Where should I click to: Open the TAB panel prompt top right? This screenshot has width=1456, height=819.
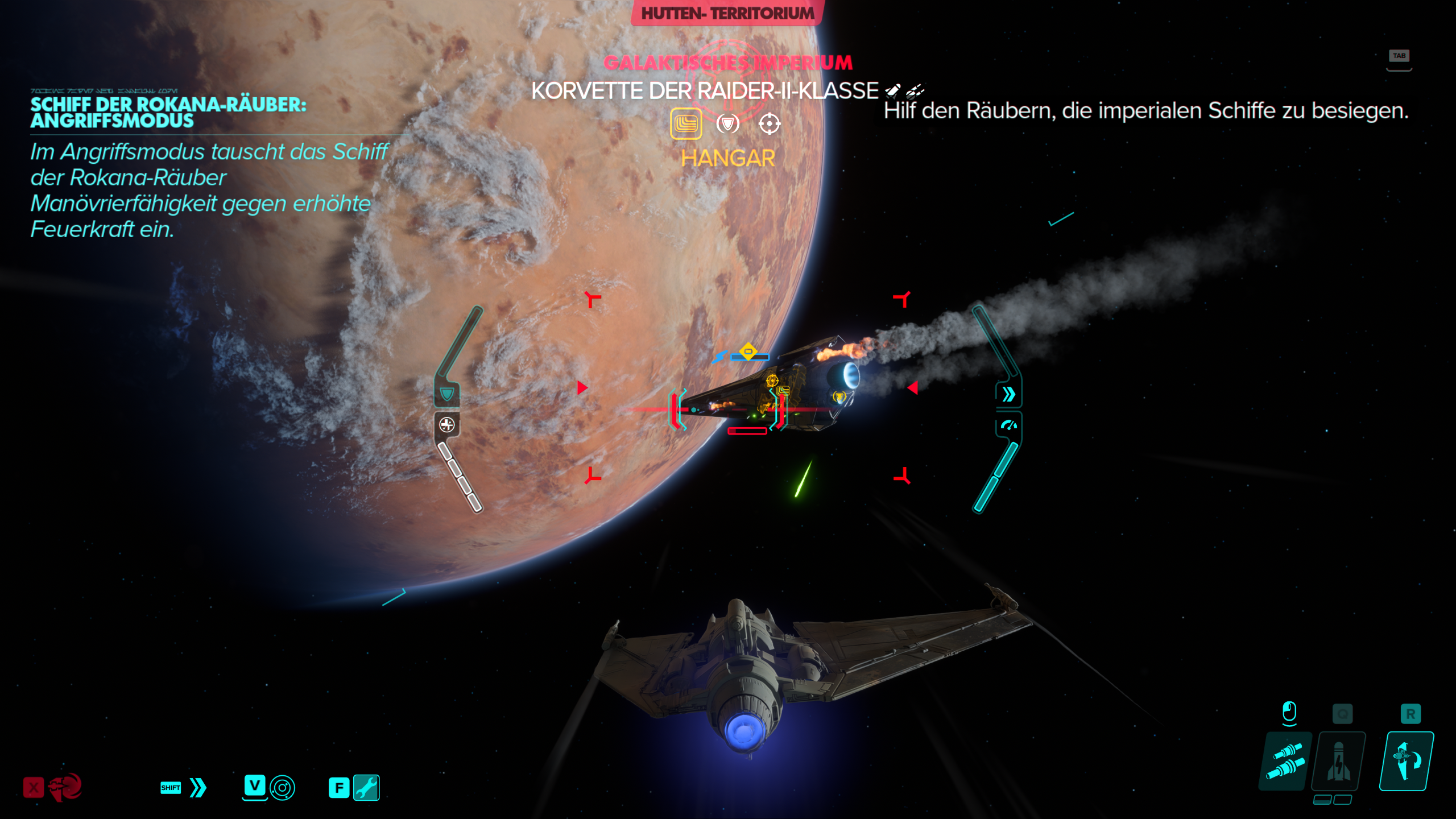1400,56
